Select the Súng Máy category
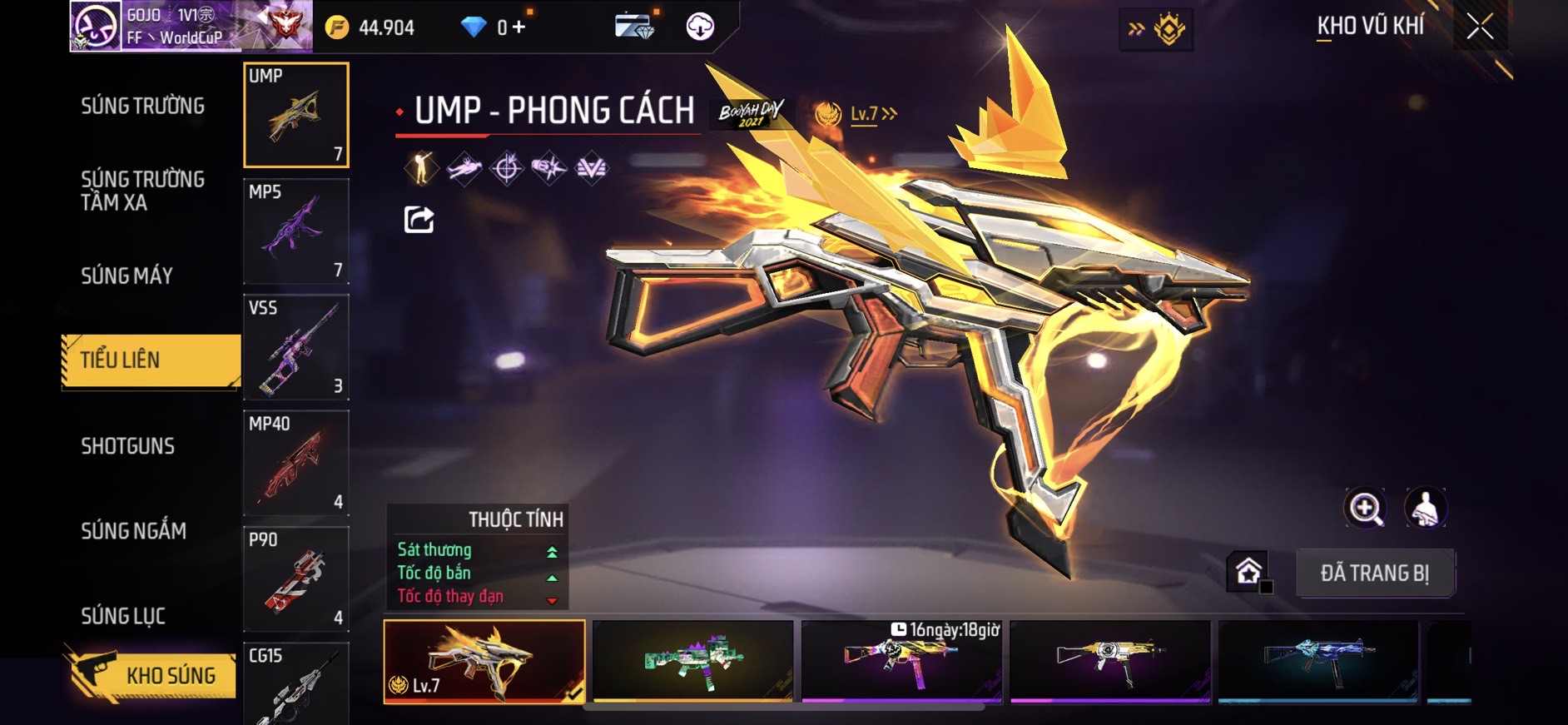The image size is (1568, 725). [x=127, y=276]
